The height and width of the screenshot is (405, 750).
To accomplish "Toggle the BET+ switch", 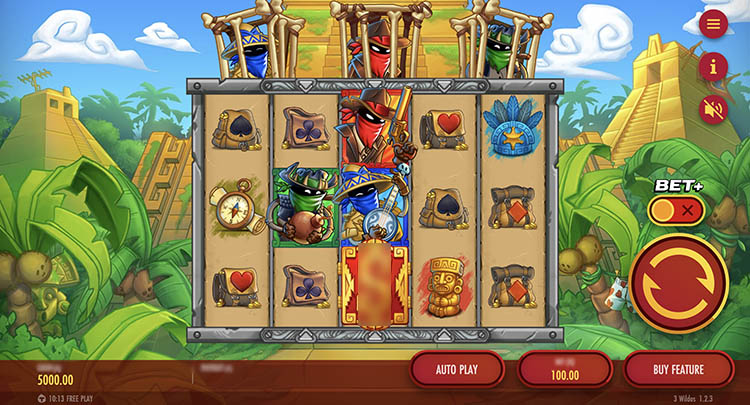I will click(x=676, y=211).
